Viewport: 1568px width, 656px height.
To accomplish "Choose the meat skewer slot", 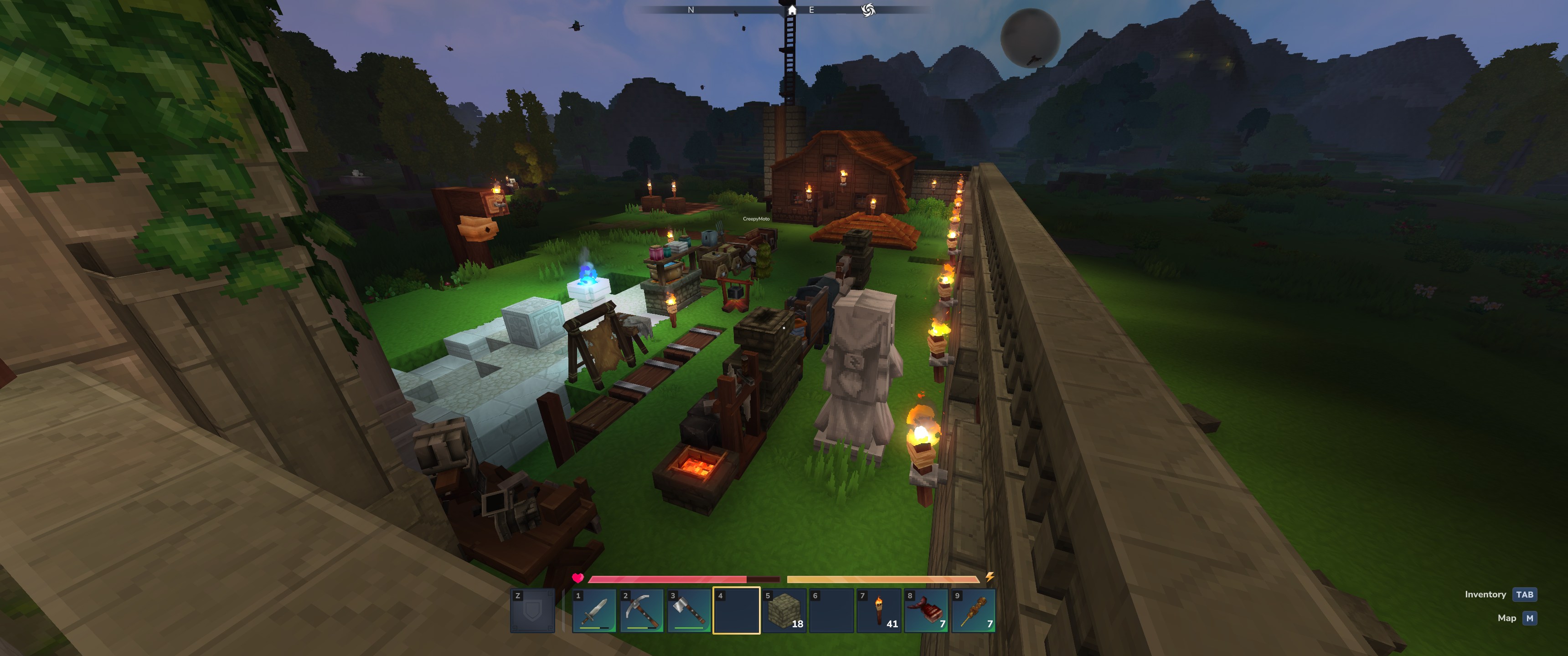I will 974,610.
